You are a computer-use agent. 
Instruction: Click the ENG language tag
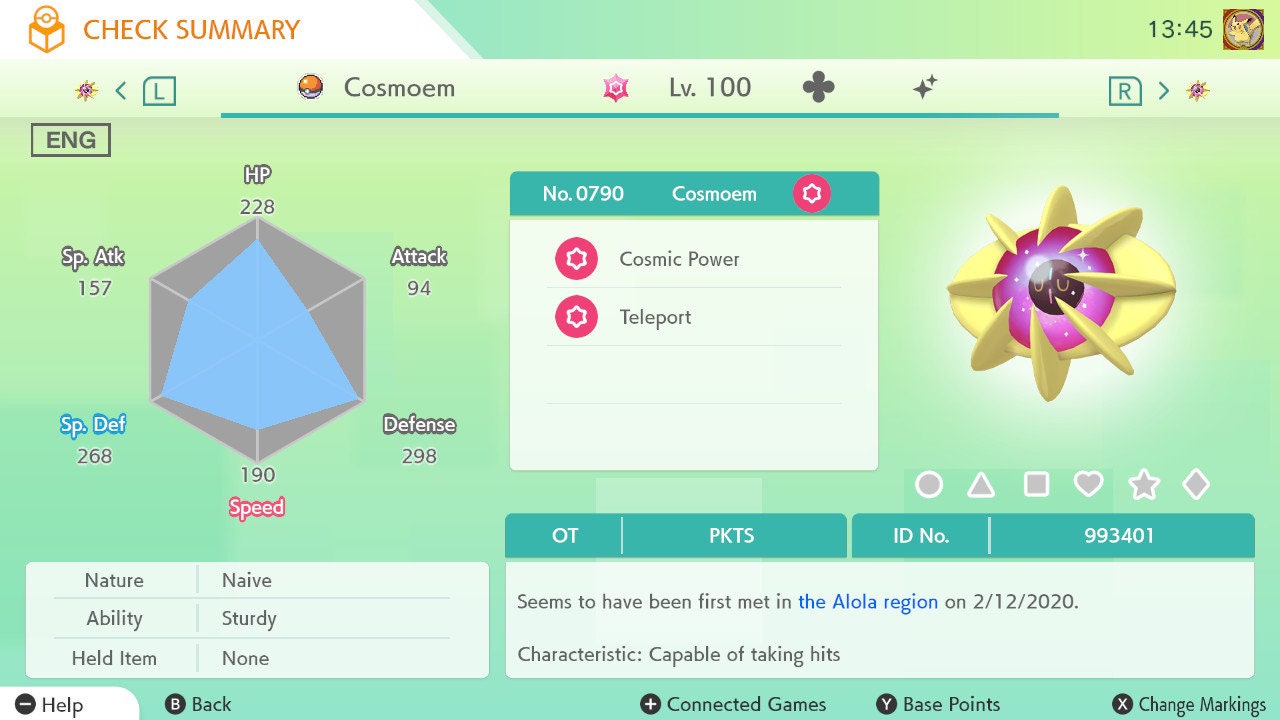point(71,141)
